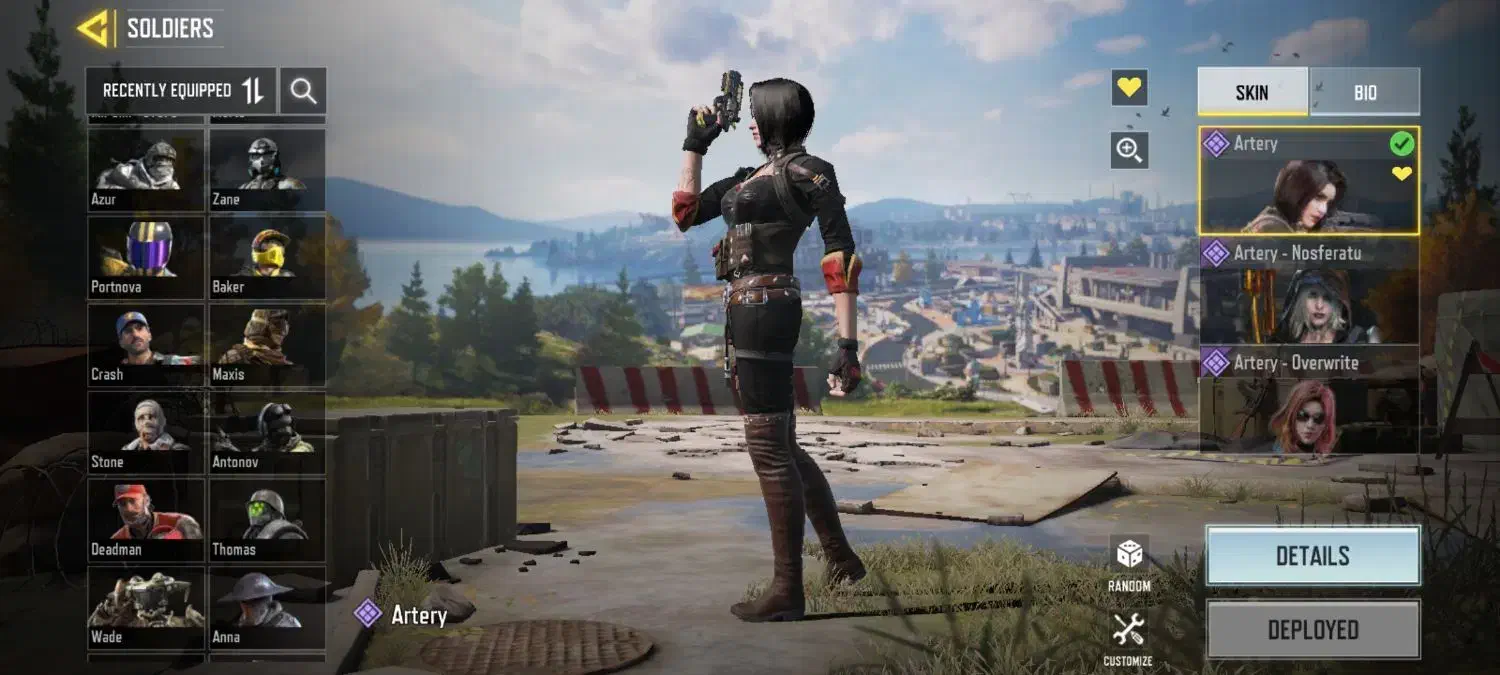
Task: Switch to the BIO tab
Action: pos(1365,92)
